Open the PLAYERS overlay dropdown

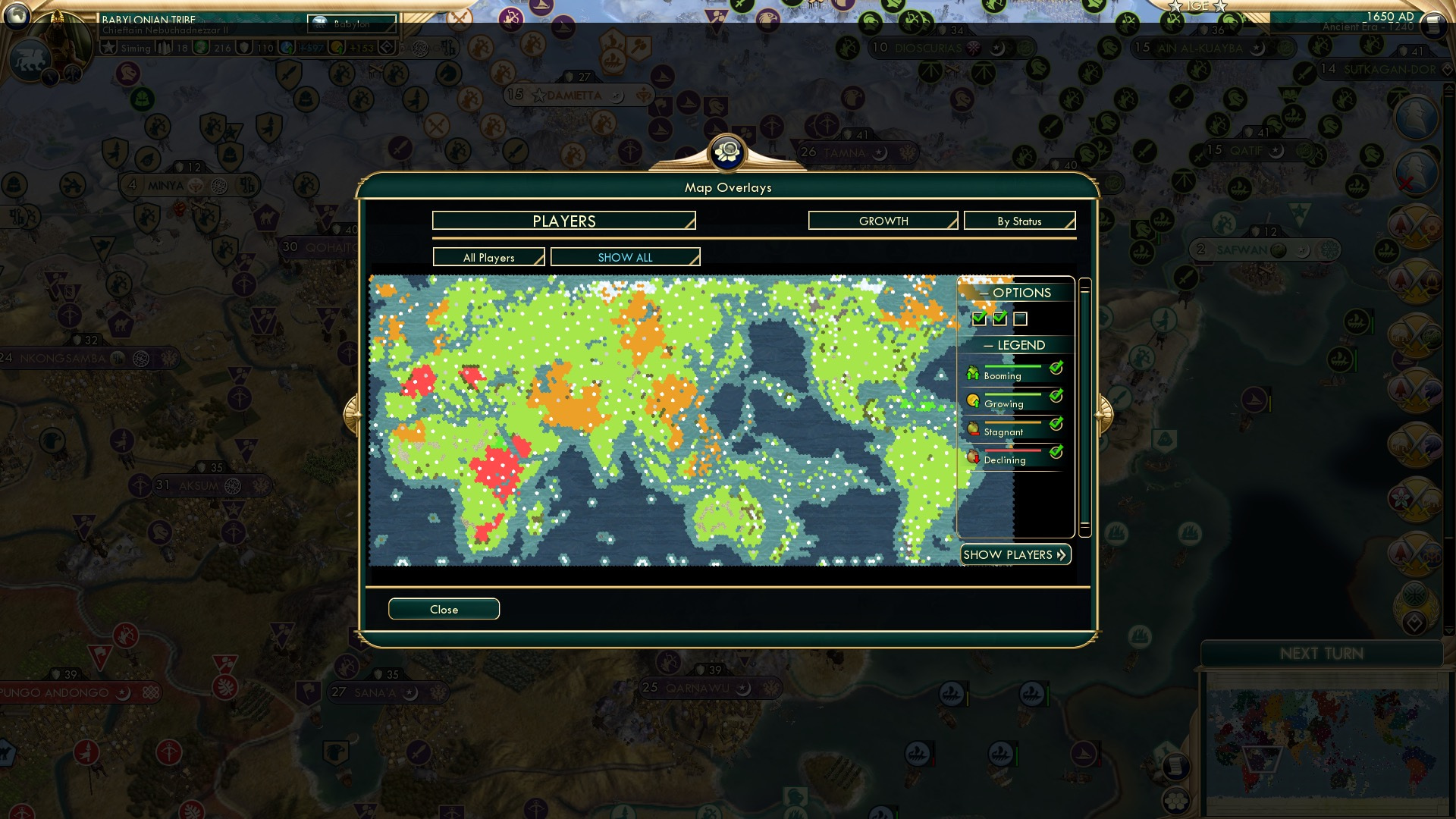(563, 221)
